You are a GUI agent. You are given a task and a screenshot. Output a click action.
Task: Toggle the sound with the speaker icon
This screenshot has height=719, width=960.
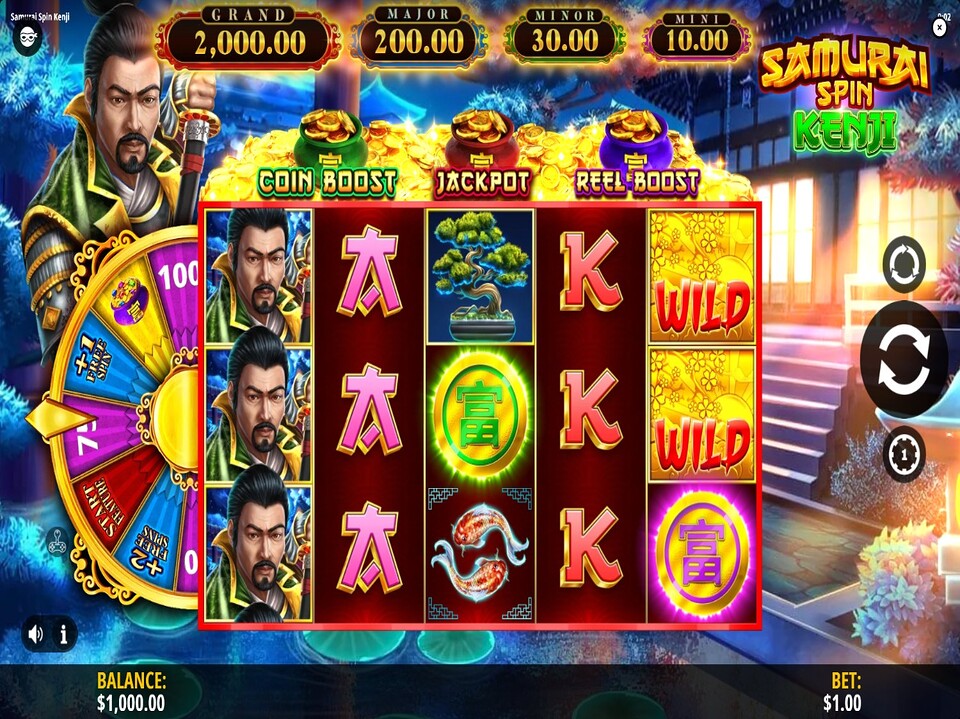coord(36,633)
